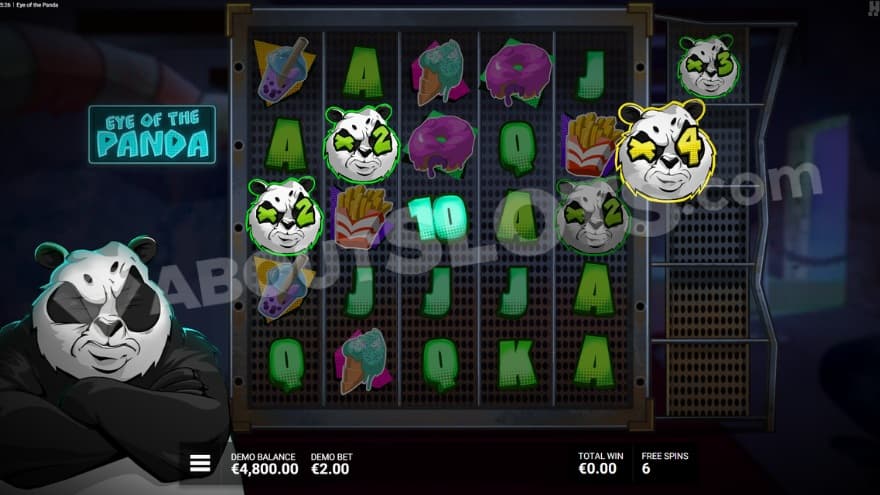Open the hamburger game menu
Viewport: 880px width, 495px height.
point(200,463)
